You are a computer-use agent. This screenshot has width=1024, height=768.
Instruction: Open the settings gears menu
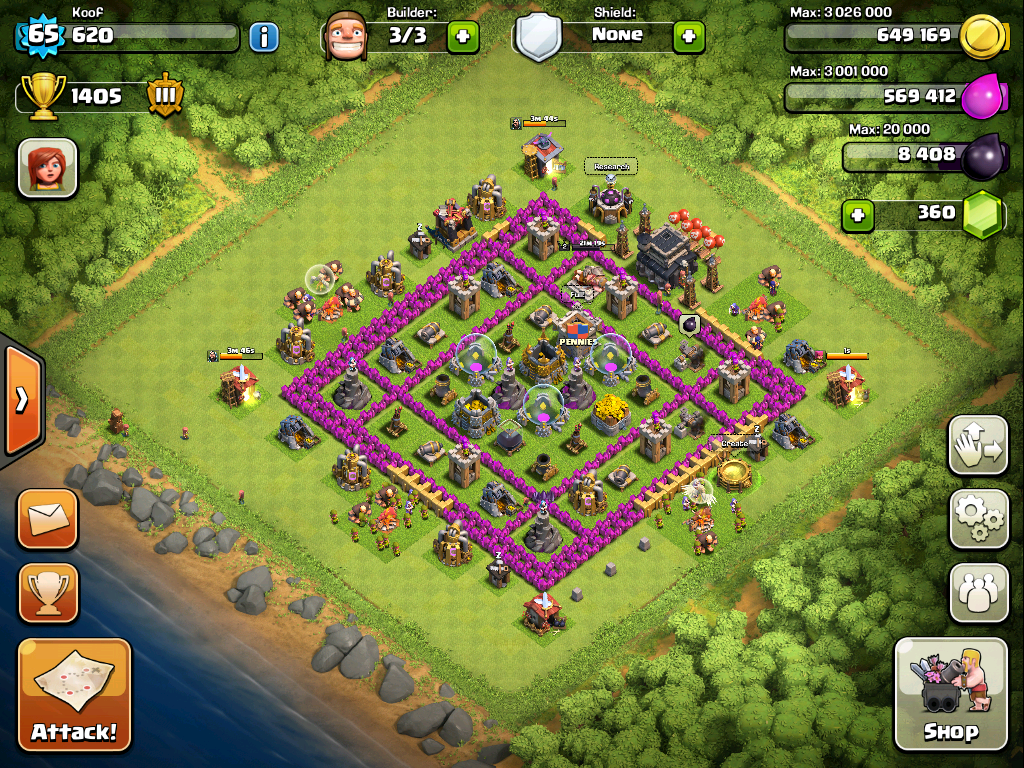tap(978, 518)
